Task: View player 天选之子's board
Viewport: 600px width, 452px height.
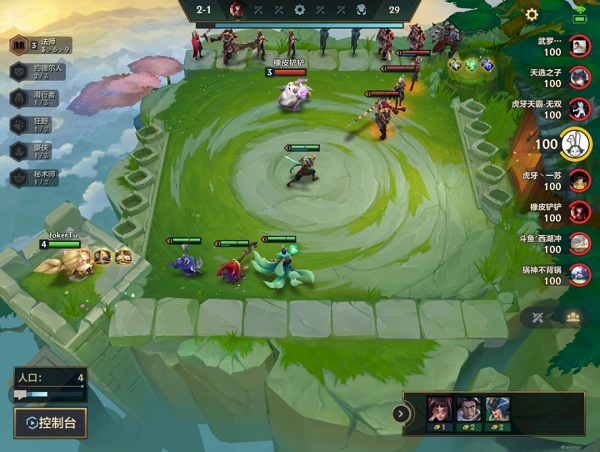Action: coord(579,78)
